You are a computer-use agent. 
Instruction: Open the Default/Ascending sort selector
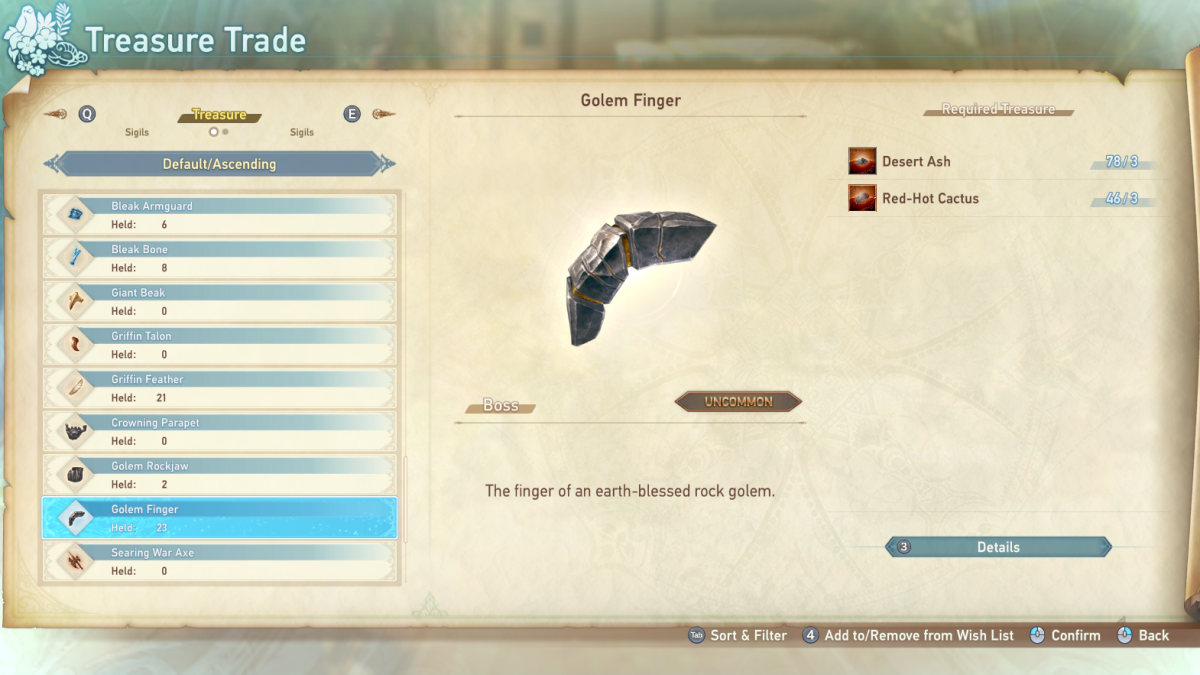click(219, 164)
